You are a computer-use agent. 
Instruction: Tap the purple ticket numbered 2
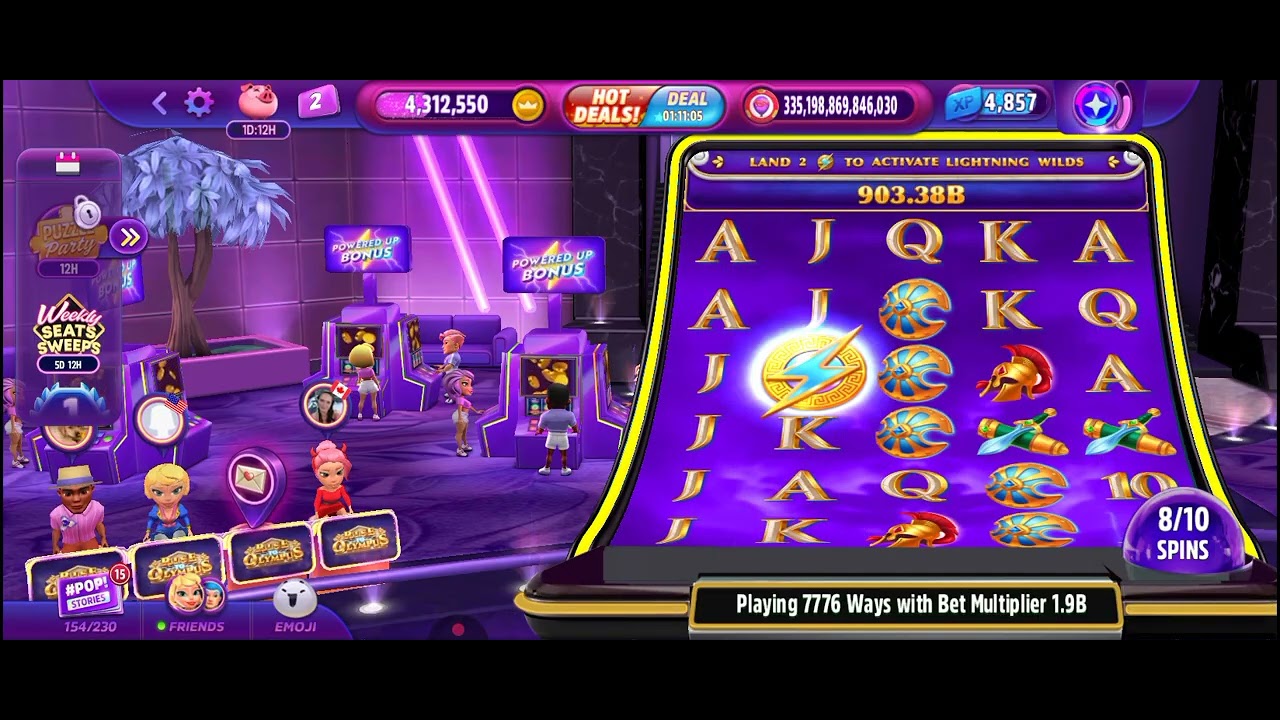pyautogui.click(x=316, y=102)
